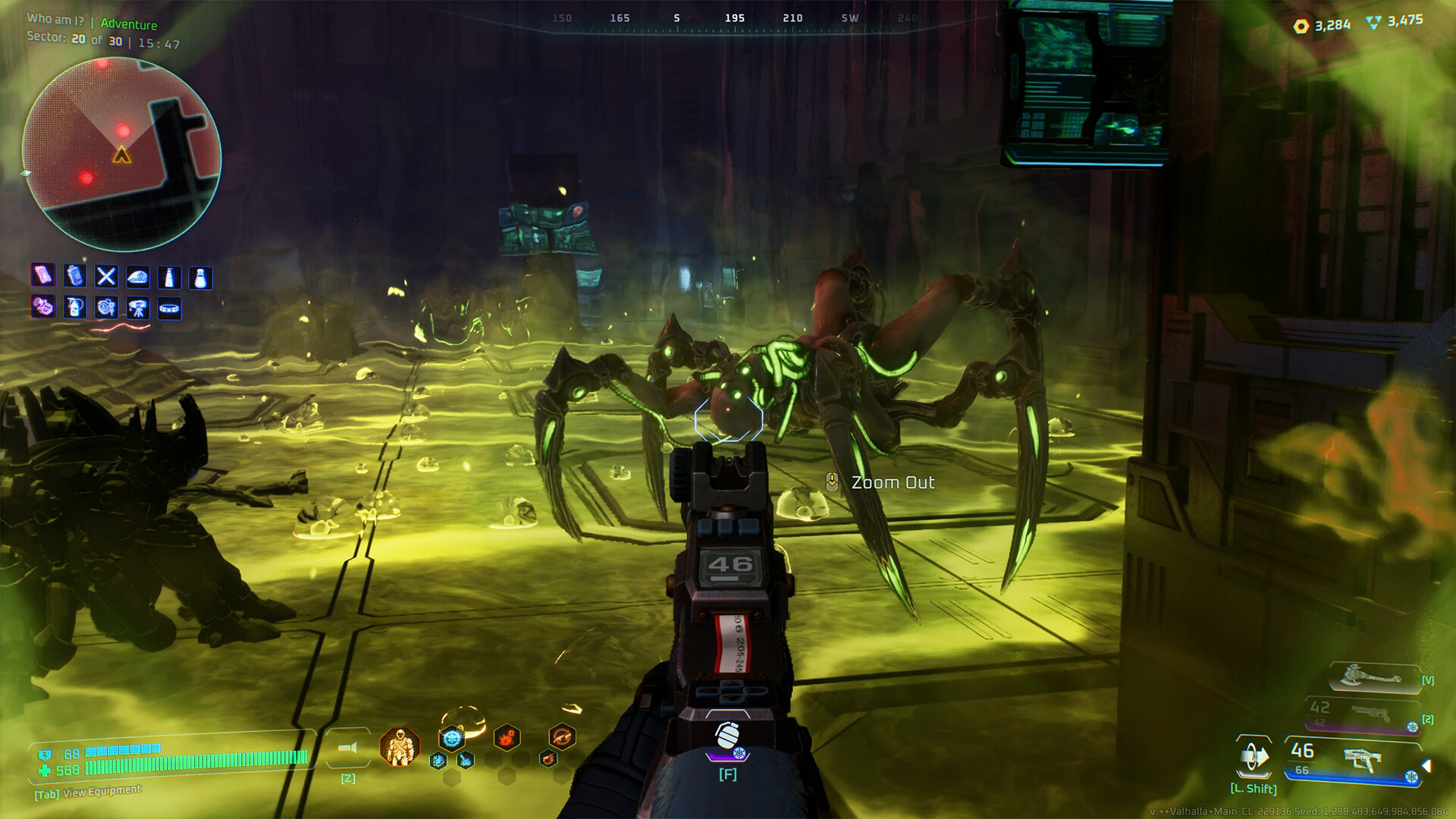Viewport: 1456px width, 819px height.
Task: Select the crossed flares item icon
Action: click(x=106, y=276)
